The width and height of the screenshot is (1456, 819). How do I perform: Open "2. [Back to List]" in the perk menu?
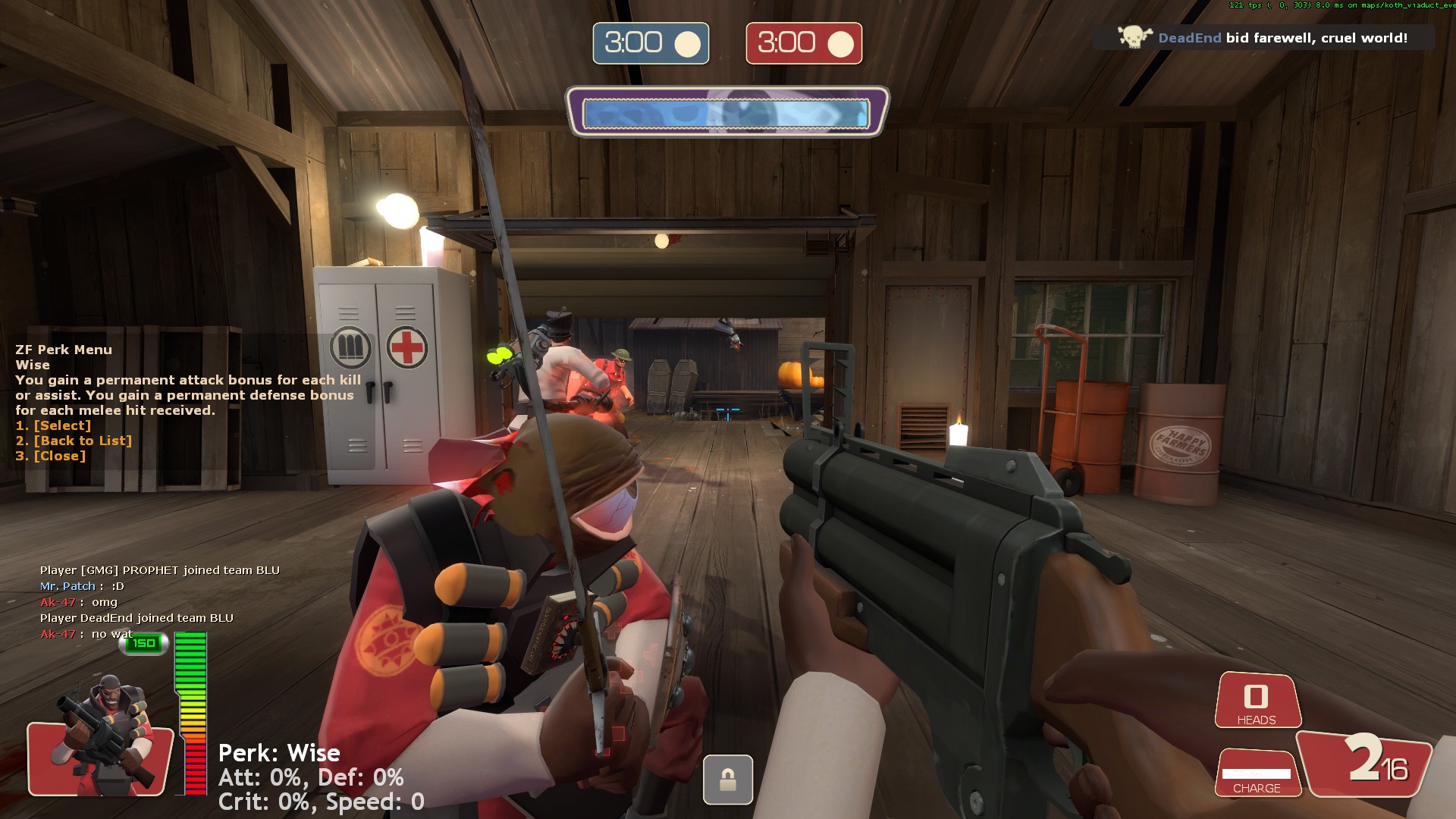coord(74,441)
